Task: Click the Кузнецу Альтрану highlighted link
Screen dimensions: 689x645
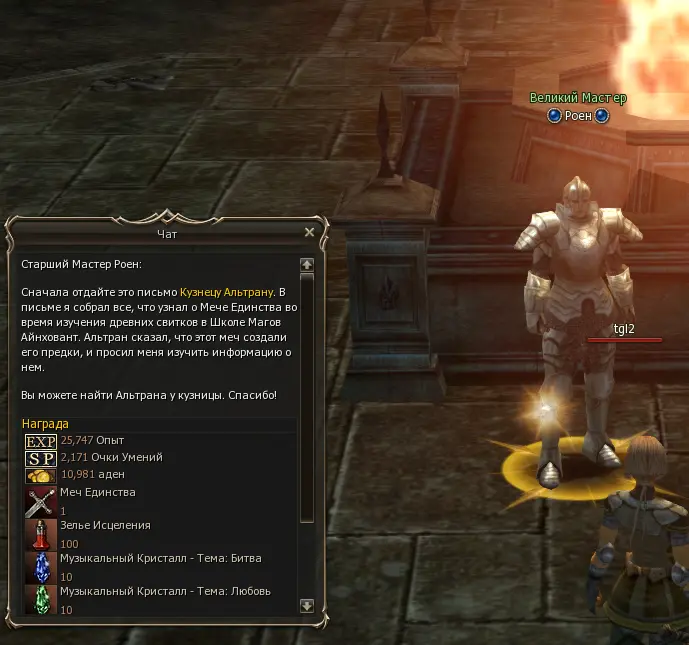Action: (x=227, y=291)
